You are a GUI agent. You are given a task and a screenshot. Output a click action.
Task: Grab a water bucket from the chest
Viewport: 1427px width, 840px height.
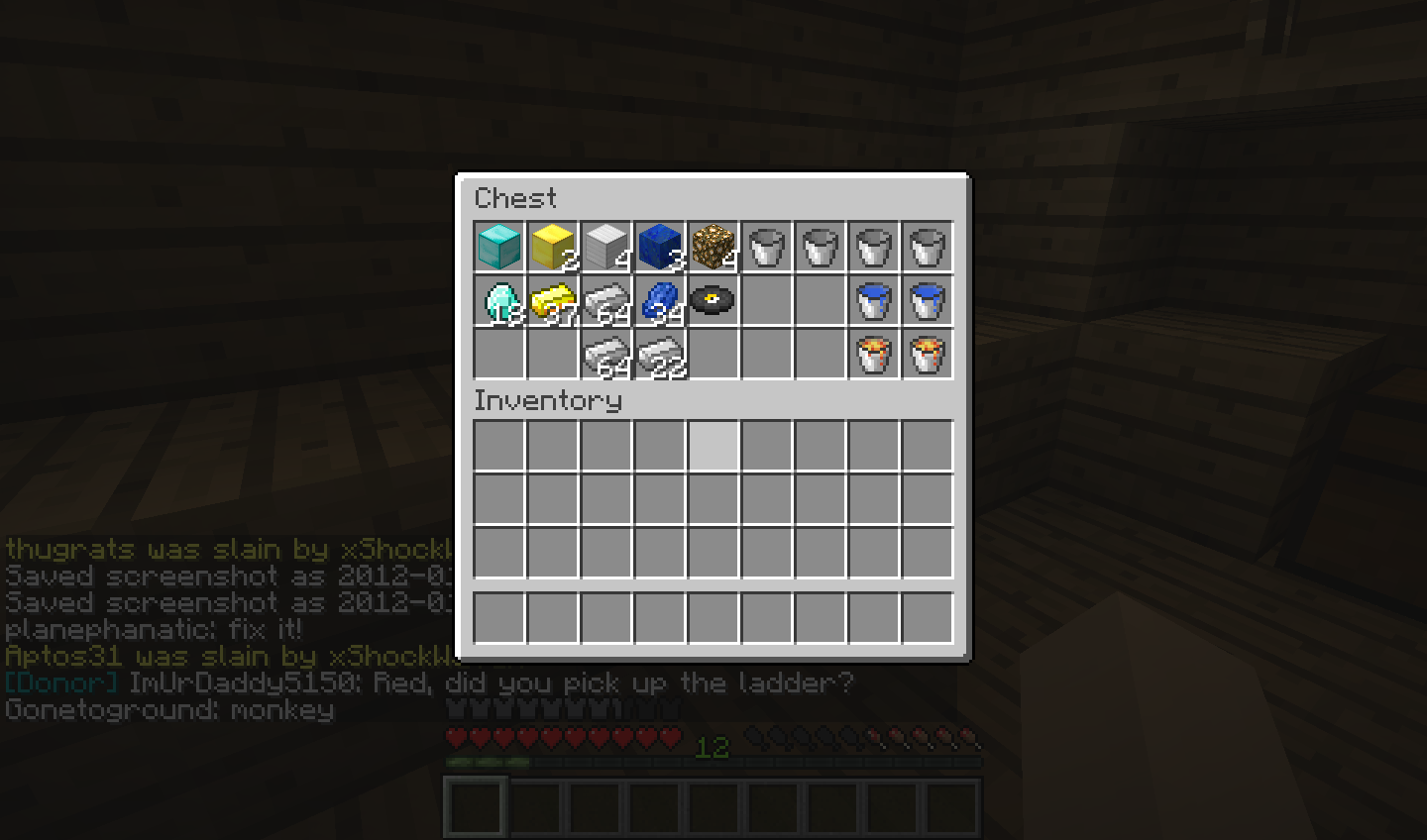pyautogui.click(x=872, y=301)
